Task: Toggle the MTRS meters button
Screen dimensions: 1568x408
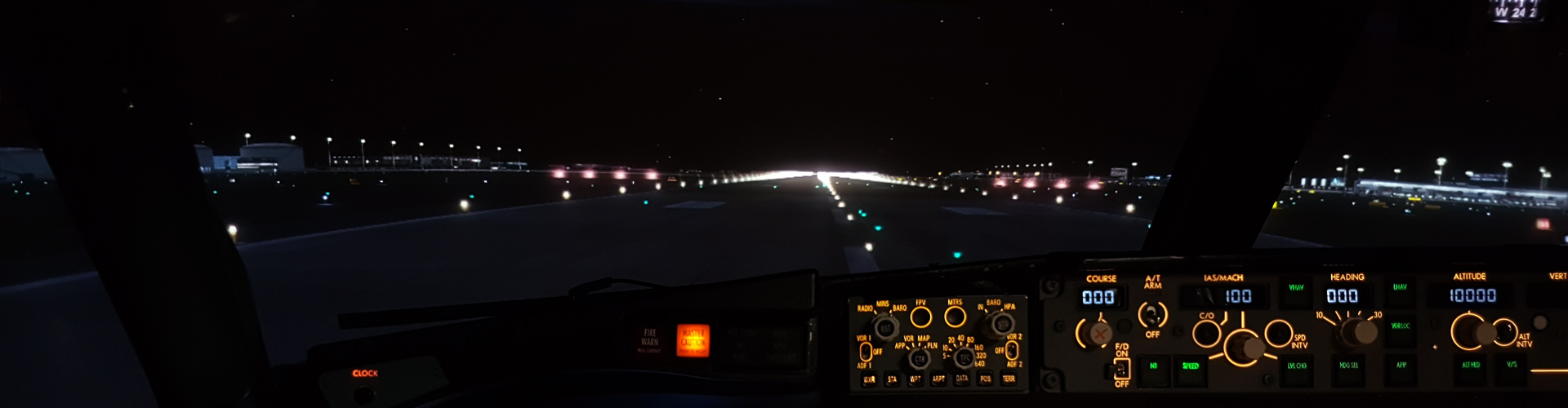Action: click(x=955, y=316)
